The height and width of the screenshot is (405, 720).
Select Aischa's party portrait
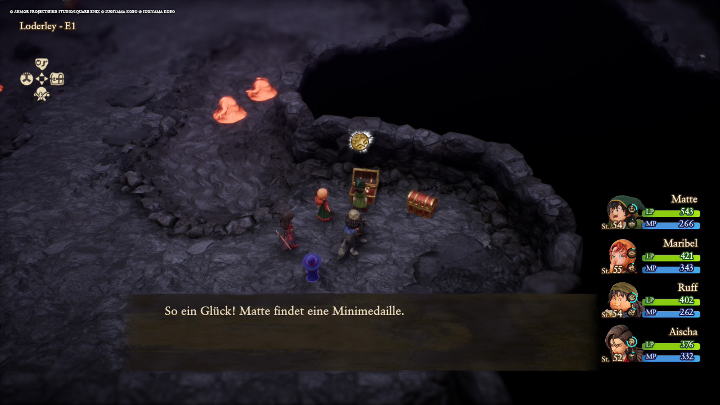coord(621,343)
